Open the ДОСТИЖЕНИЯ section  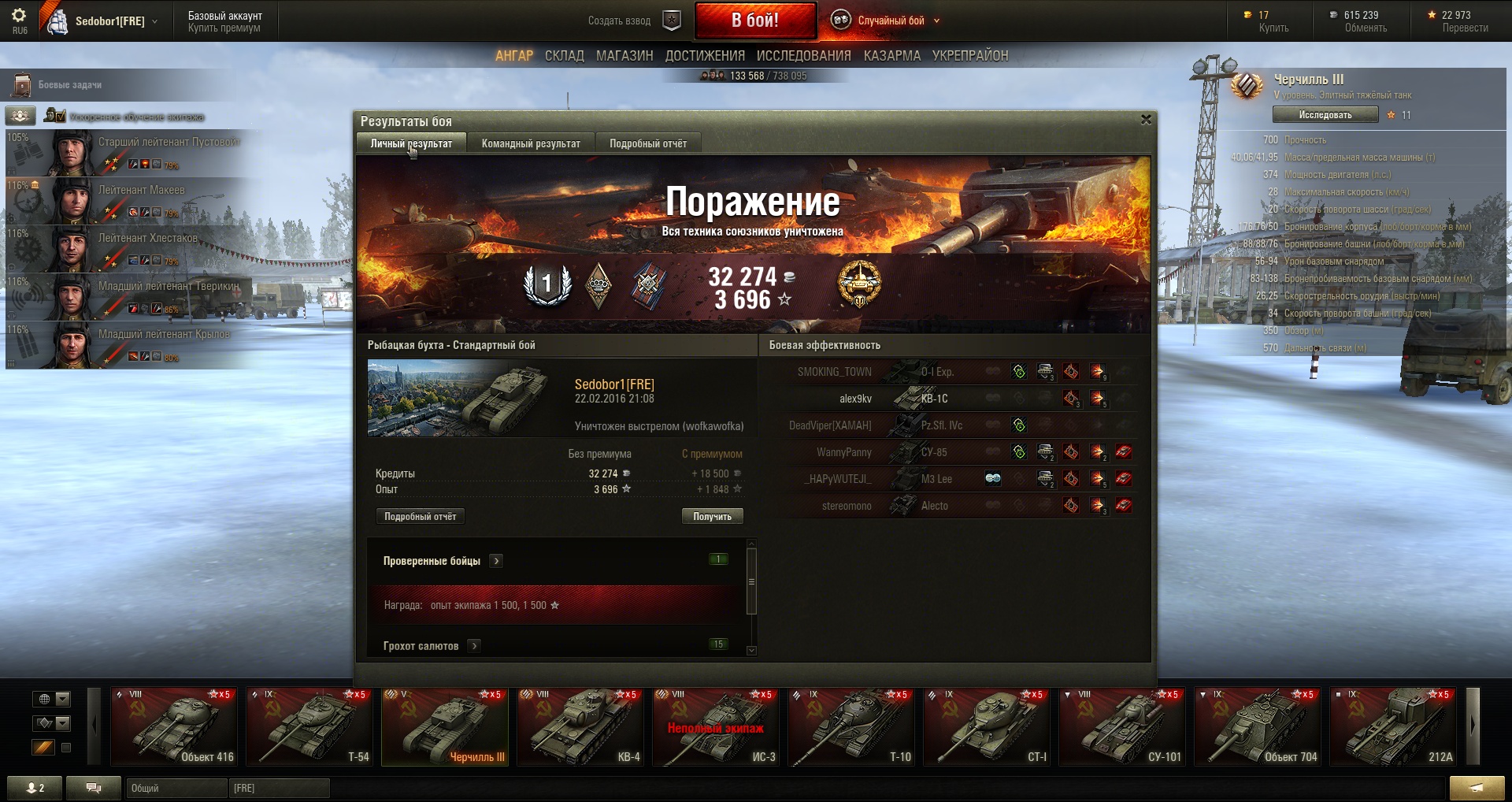point(705,56)
